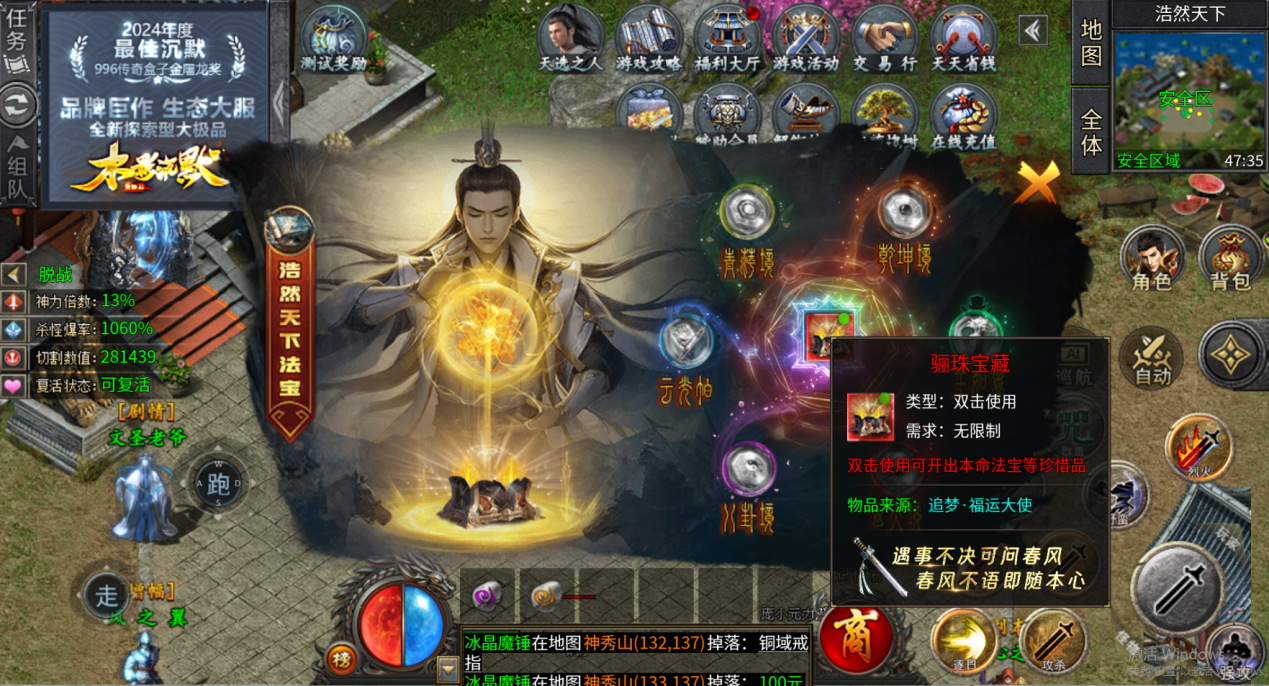1269x686 pixels.
Task: Toggle 自动 auto-combat
Action: pos(1152,358)
